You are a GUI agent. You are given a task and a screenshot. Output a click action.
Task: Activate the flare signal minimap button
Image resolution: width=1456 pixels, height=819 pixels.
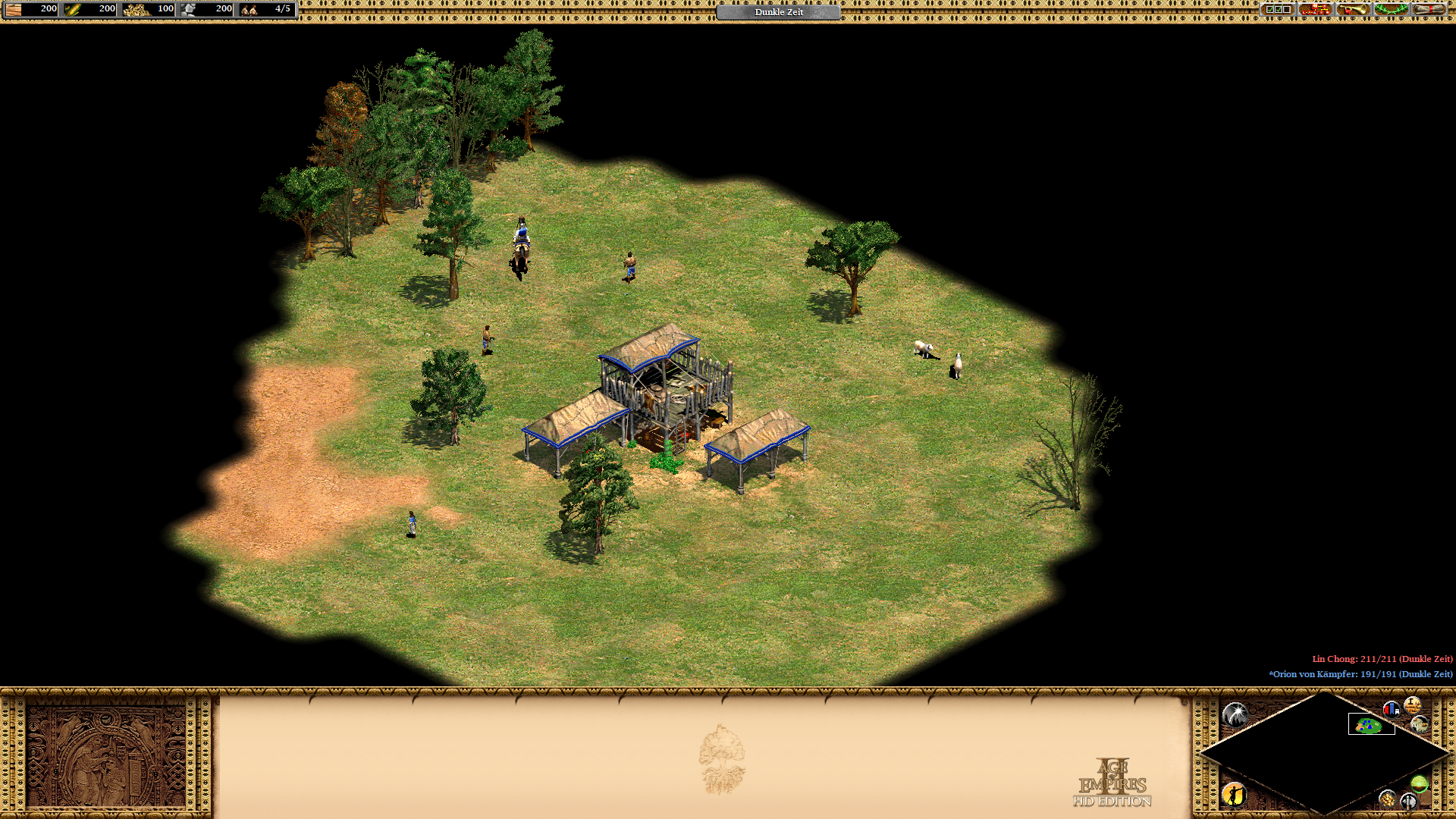(1235, 714)
